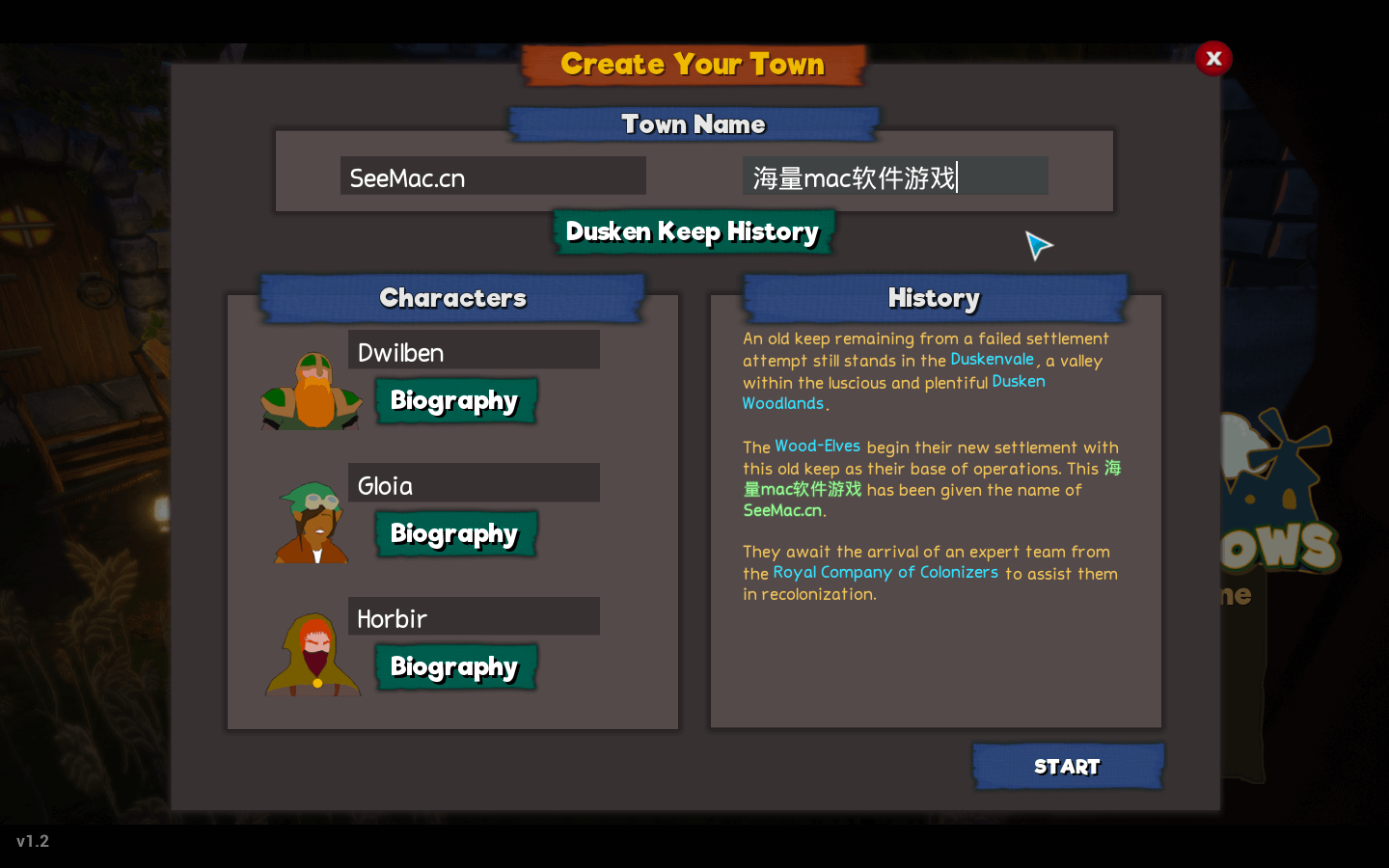Open the Dusken Keep History button
The height and width of the screenshot is (868, 1389).
pyautogui.click(x=693, y=231)
